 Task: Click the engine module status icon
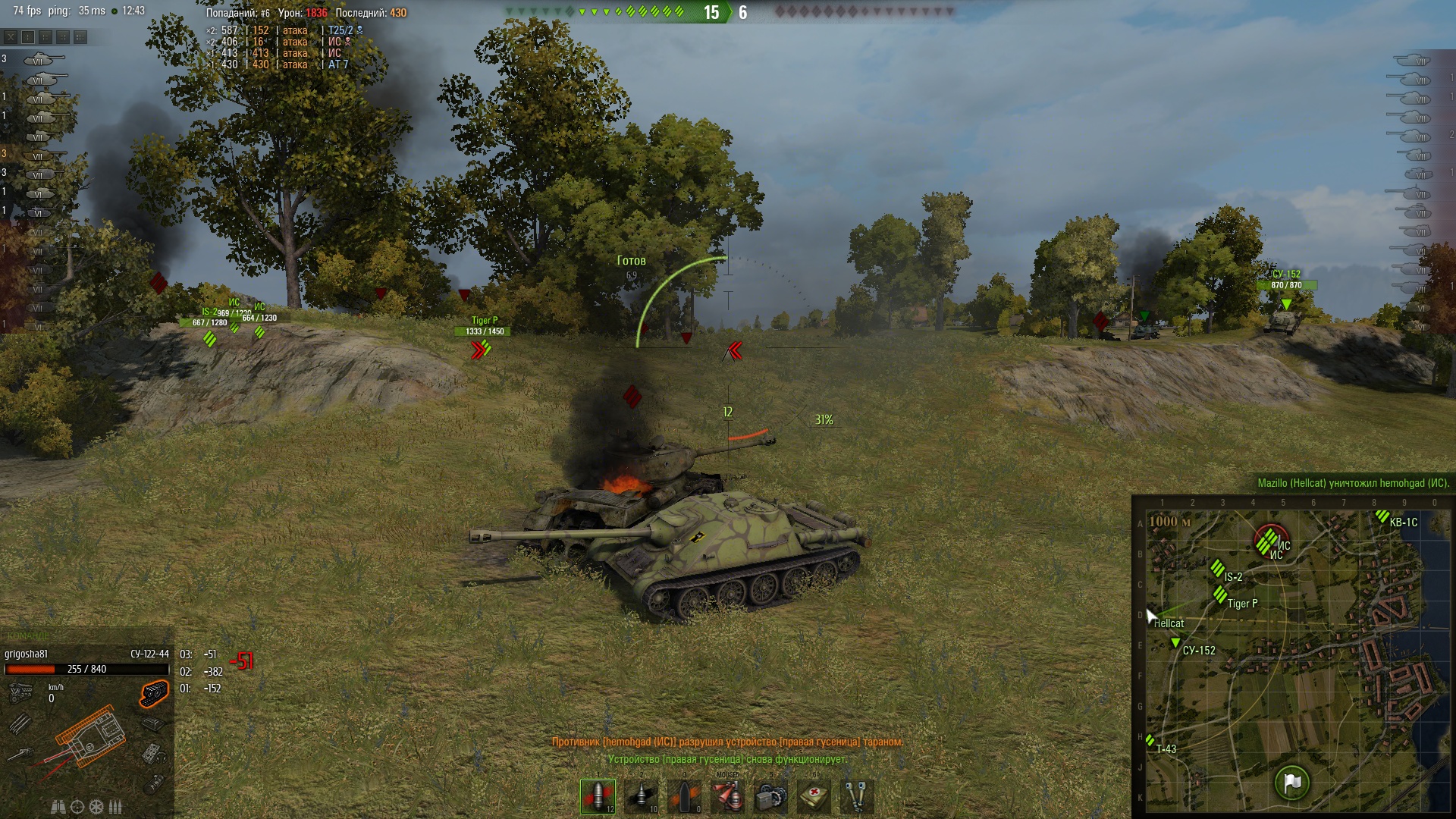tap(20, 692)
